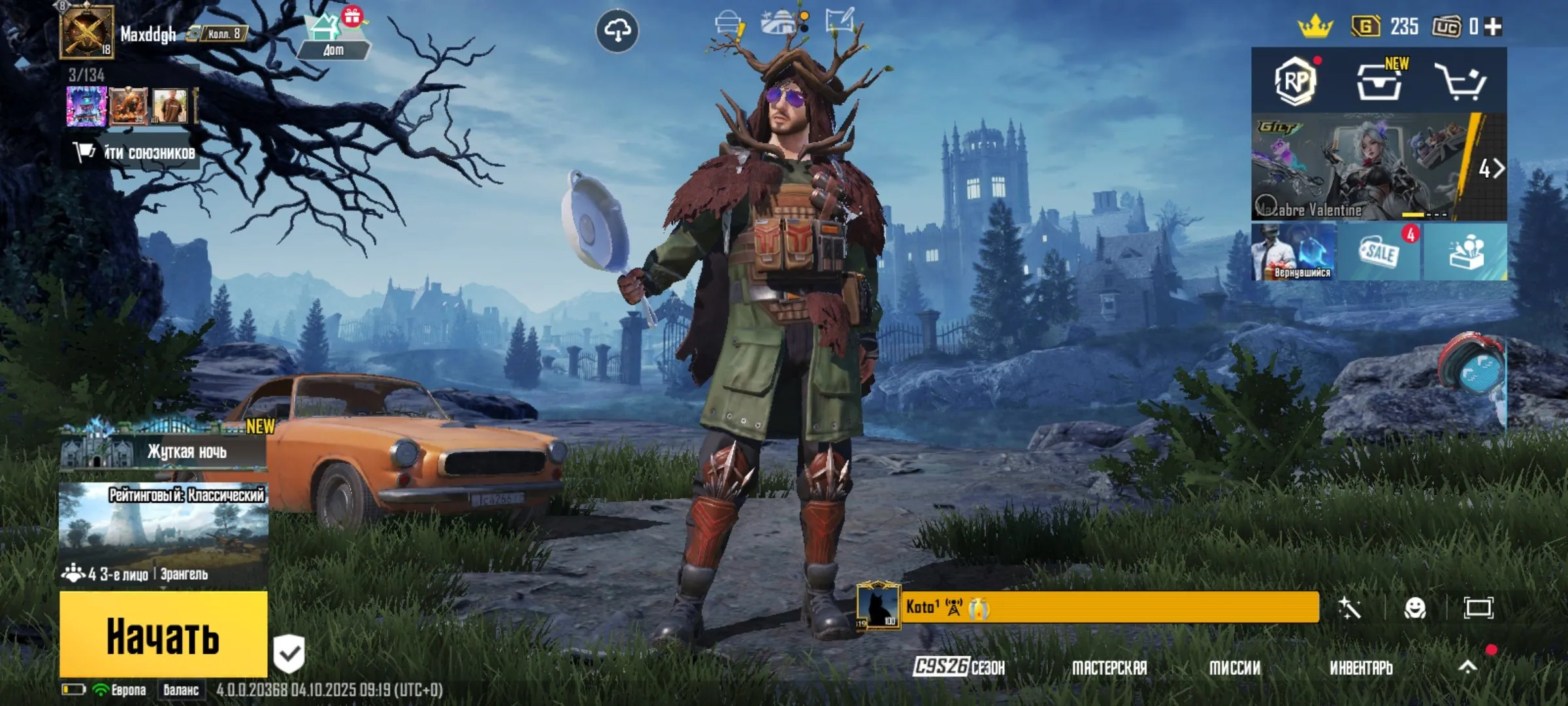Open the shopping cart store
Image resolution: width=1568 pixels, height=706 pixels.
click(x=1461, y=82)
